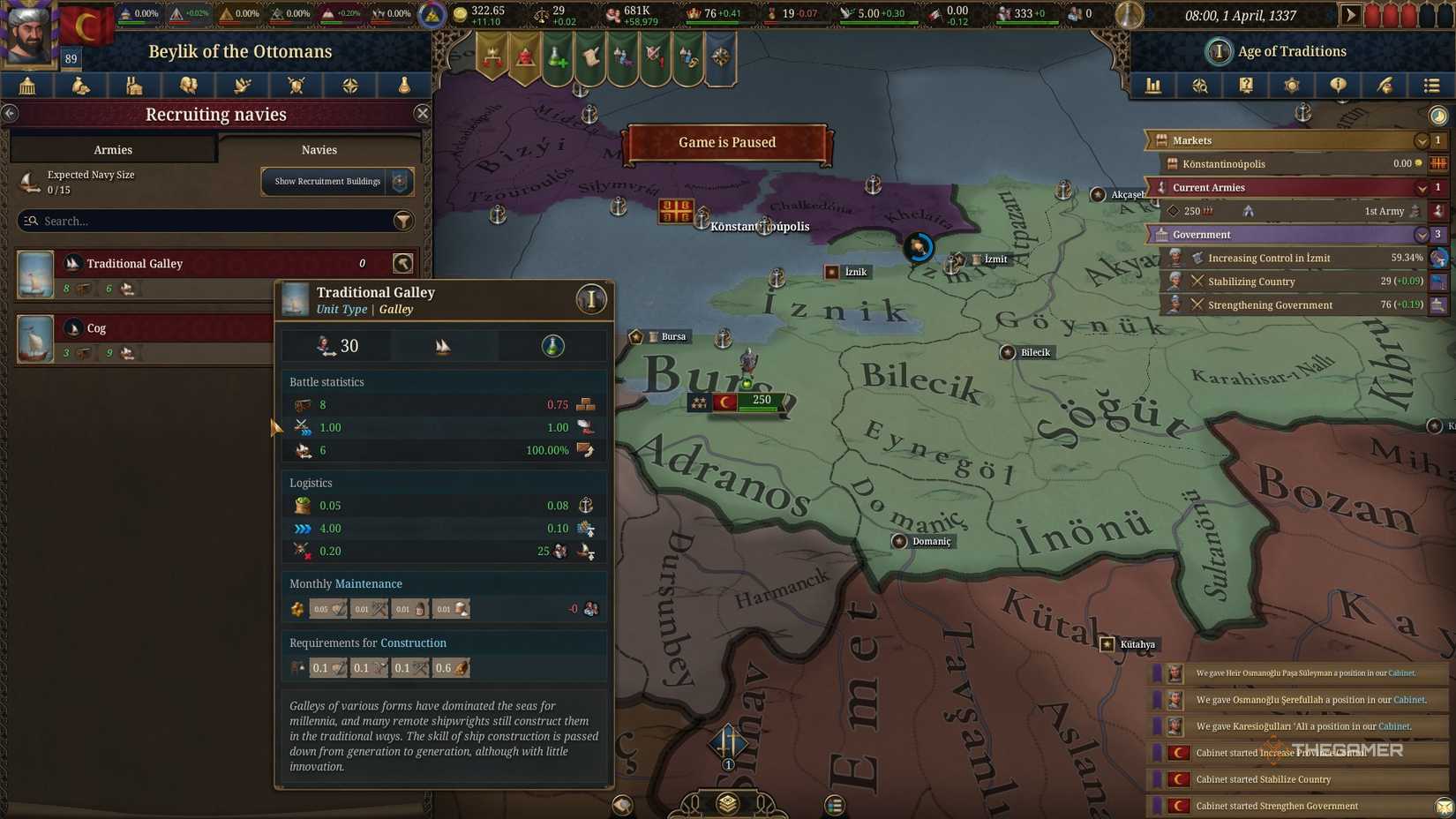Open the production buildings panel
1456x819 pixels.
coord(133,86)
